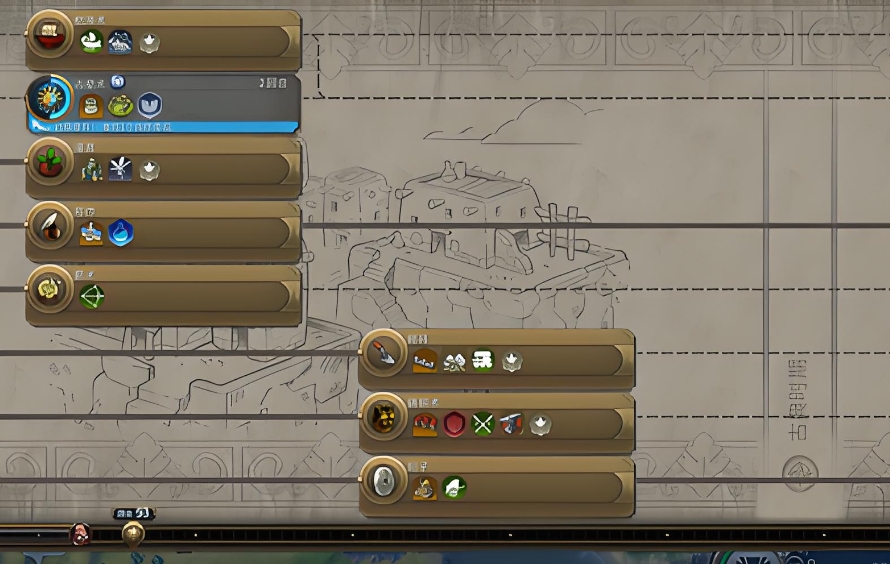Research the Masonry tech with trowel icon
Image resolution: width=890 pixels, height=564 pixels.
tap(382, 355)
